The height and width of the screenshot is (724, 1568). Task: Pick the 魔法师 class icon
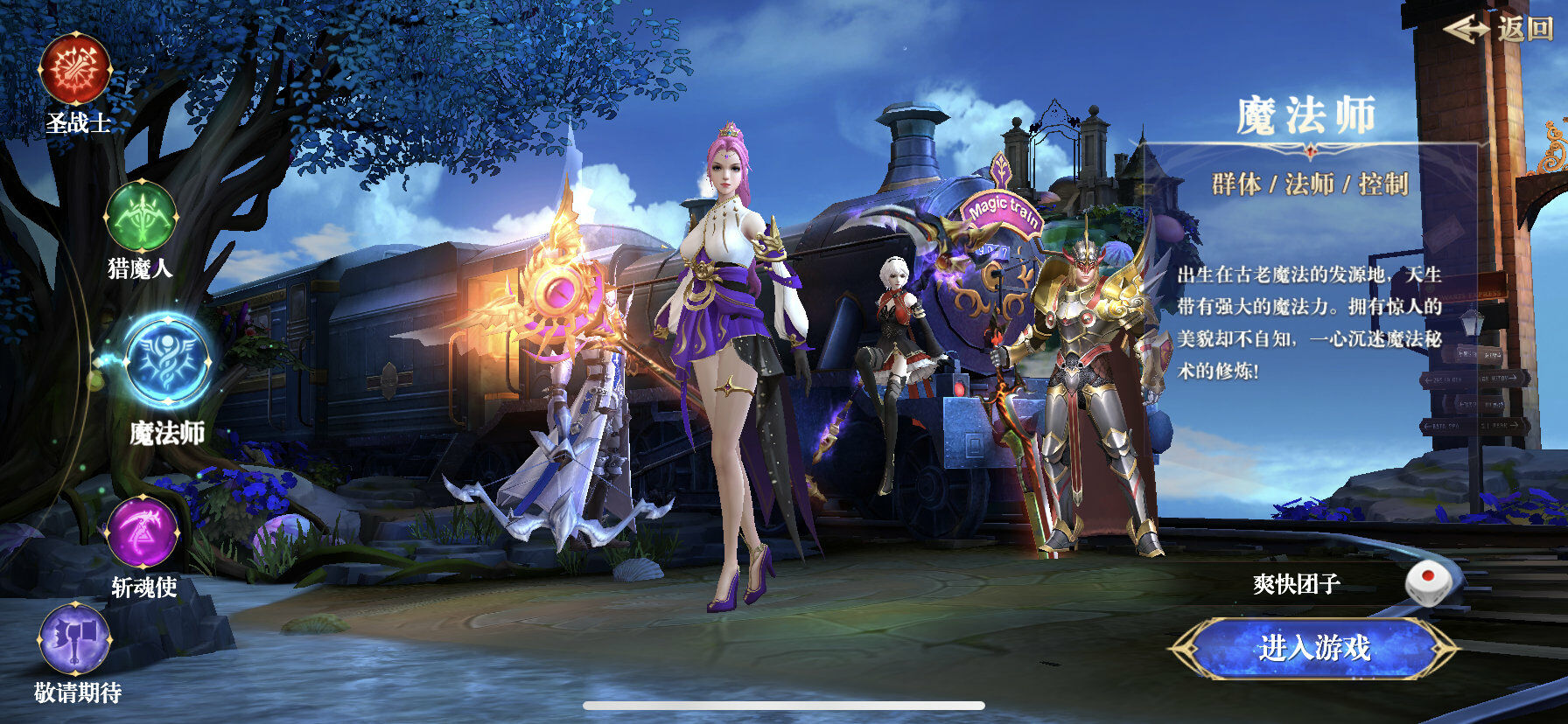[x=166, y=360]
